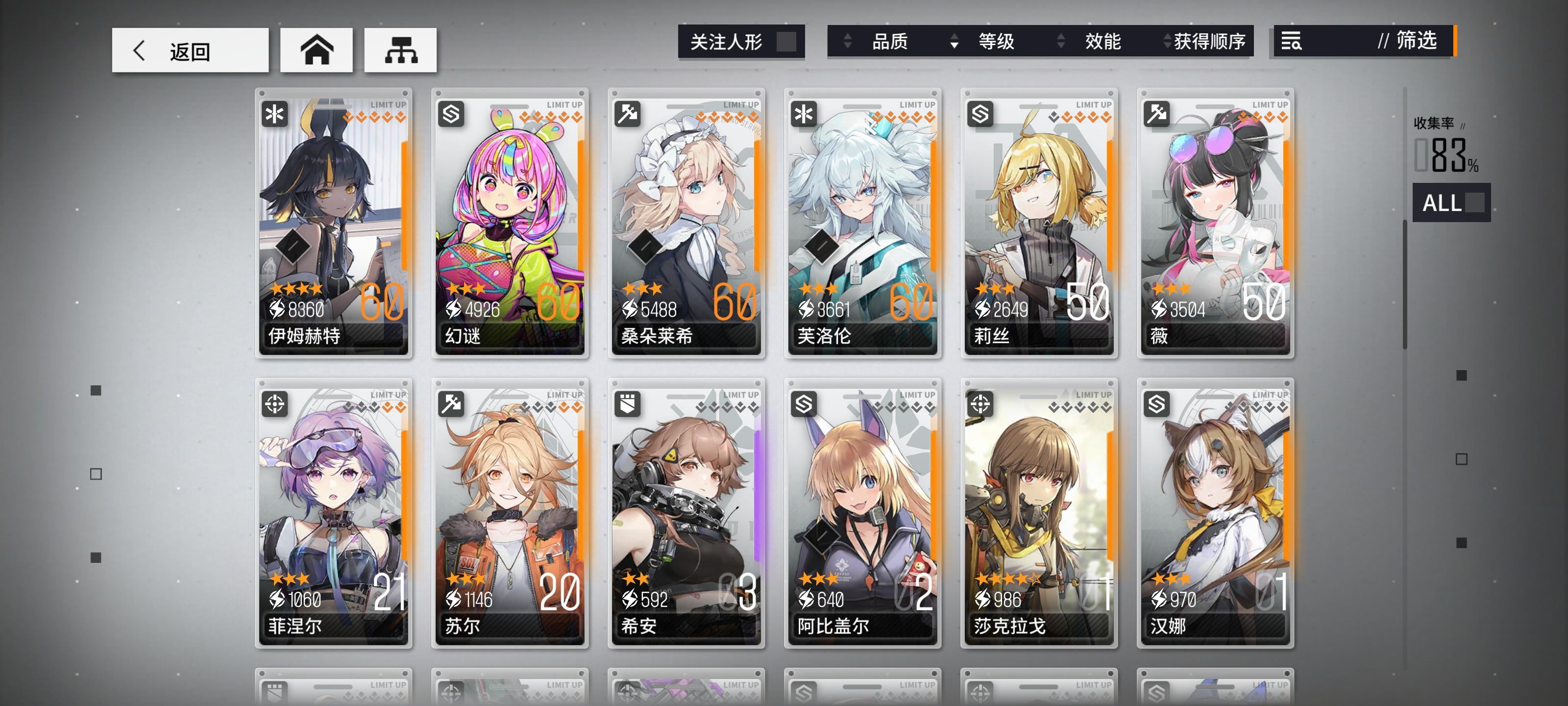Click the 返回 back button
Screen dimensions: 1568x706
click(189, 51)
